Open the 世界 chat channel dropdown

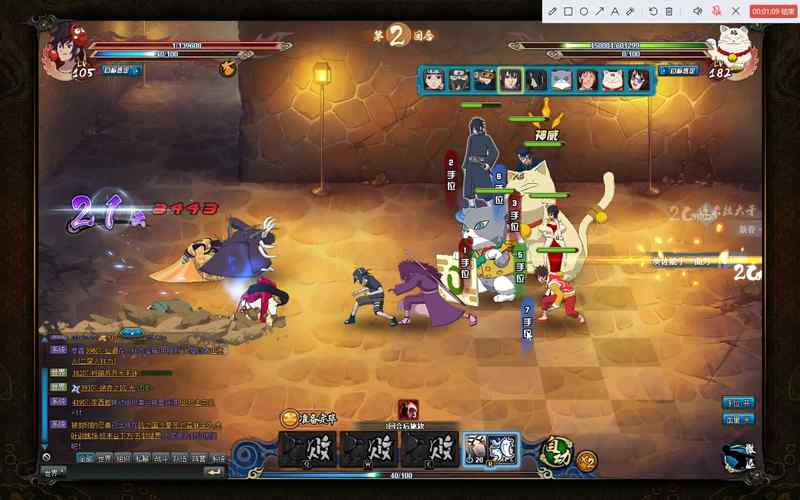[x=54, y=472]
